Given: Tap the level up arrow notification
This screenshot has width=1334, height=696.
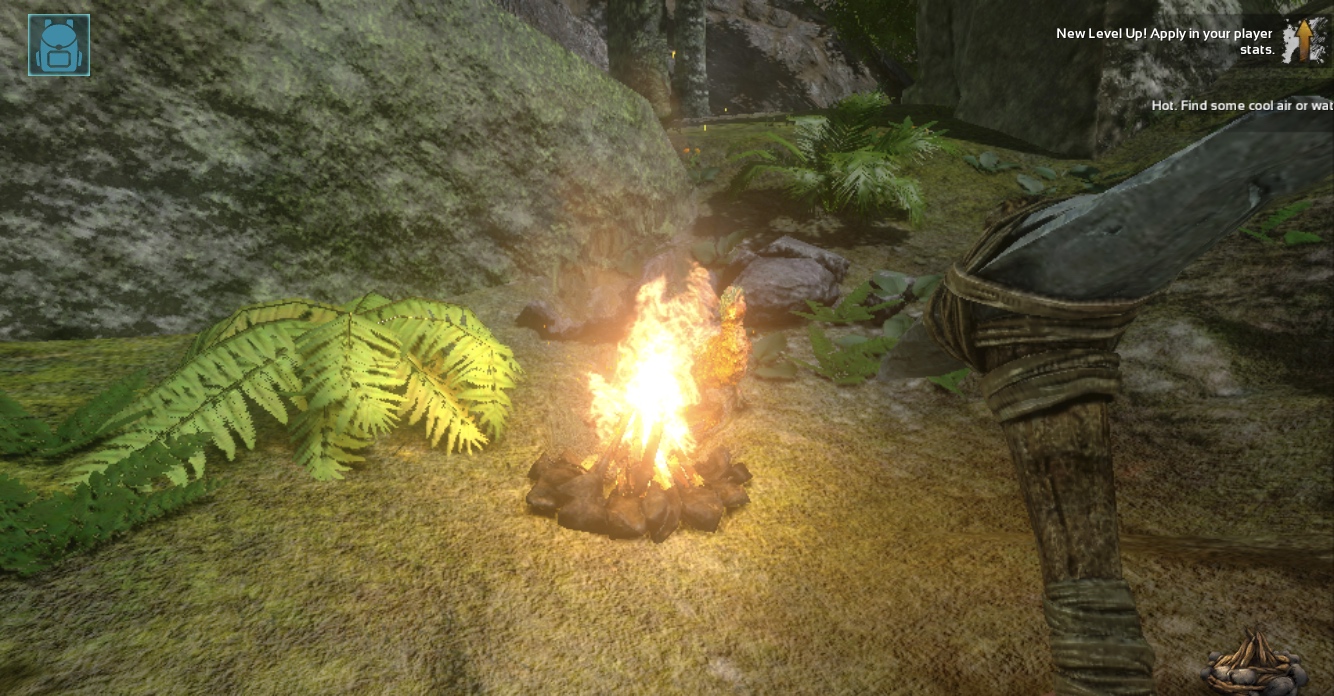Looking at the screenshot, I should [x=1304, y=41].
